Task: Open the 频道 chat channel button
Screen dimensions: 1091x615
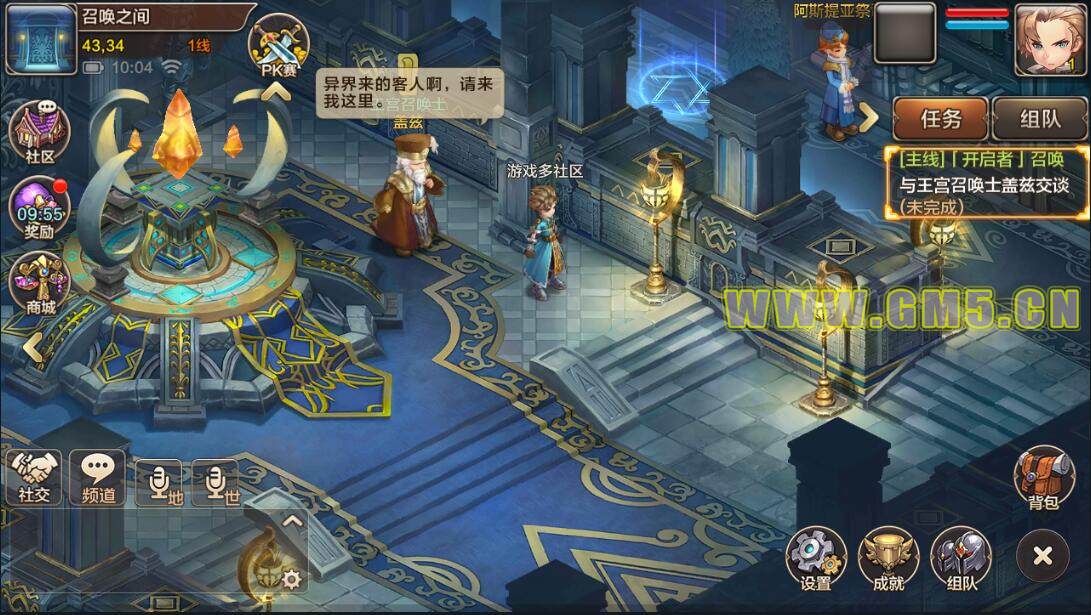Action: click(97, 477)
